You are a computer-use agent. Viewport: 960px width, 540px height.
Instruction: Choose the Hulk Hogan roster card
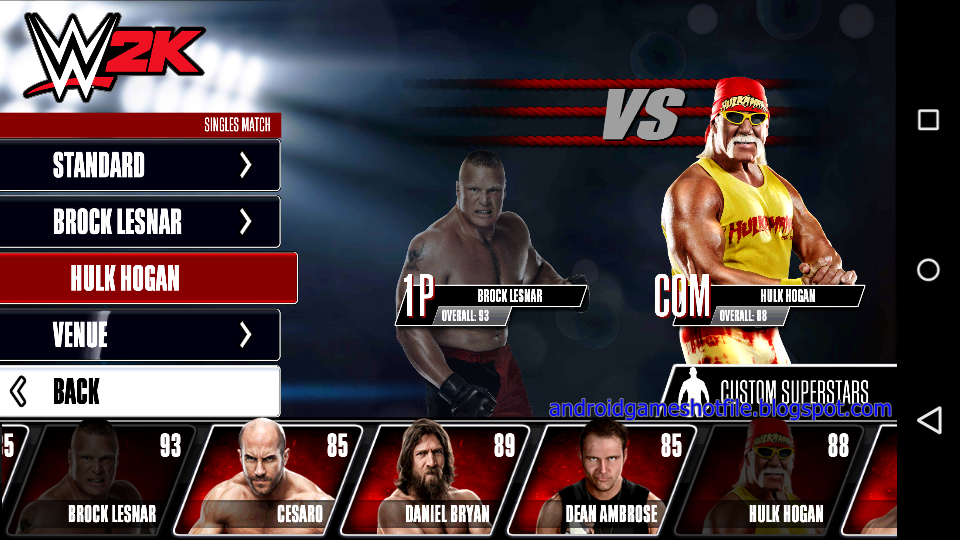click(770, 479)
